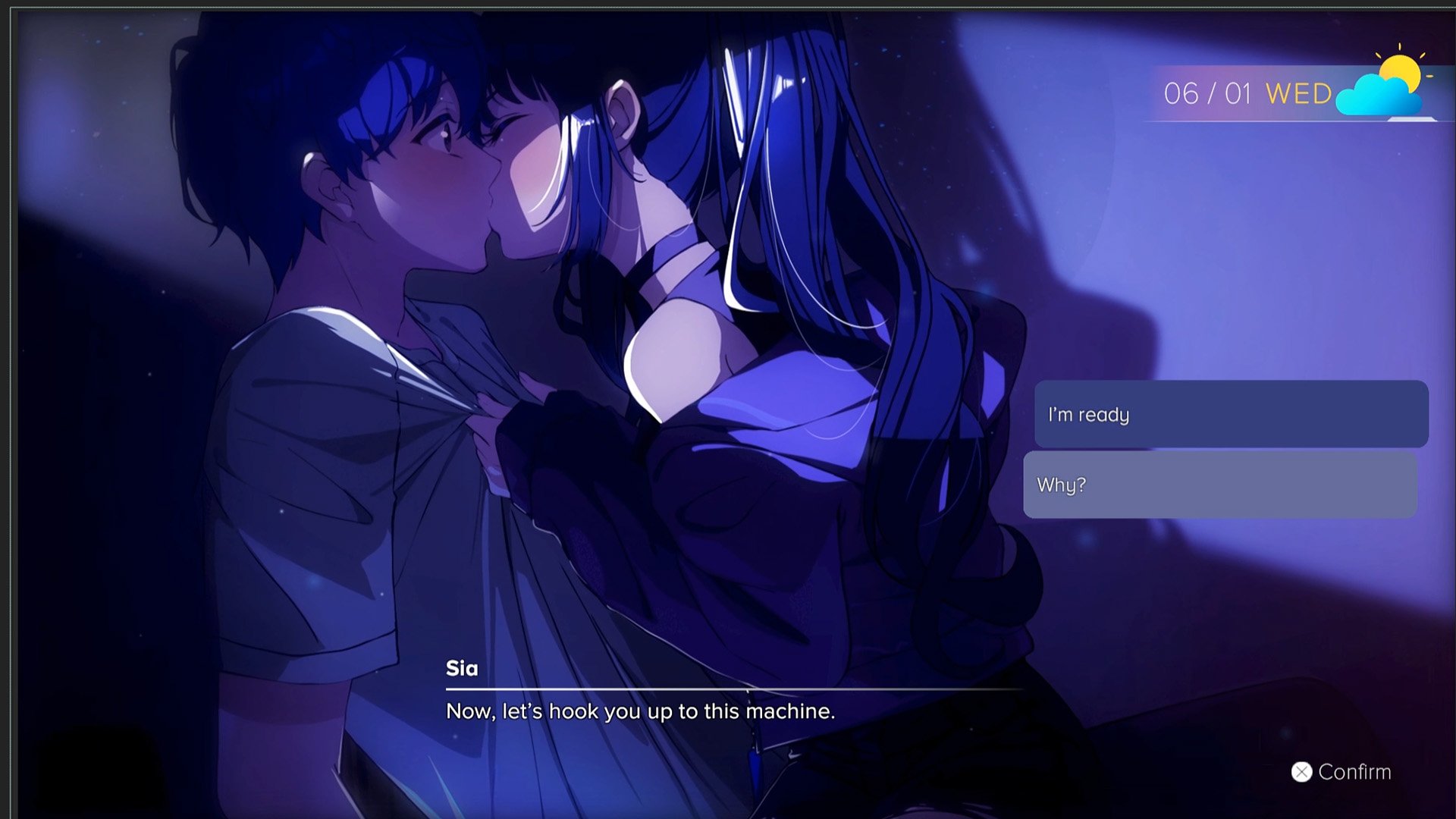Select the 'Why?' dialogue choice
Image resolution: width=1456 pixels, height=819 pixels.
(1221, 485)
